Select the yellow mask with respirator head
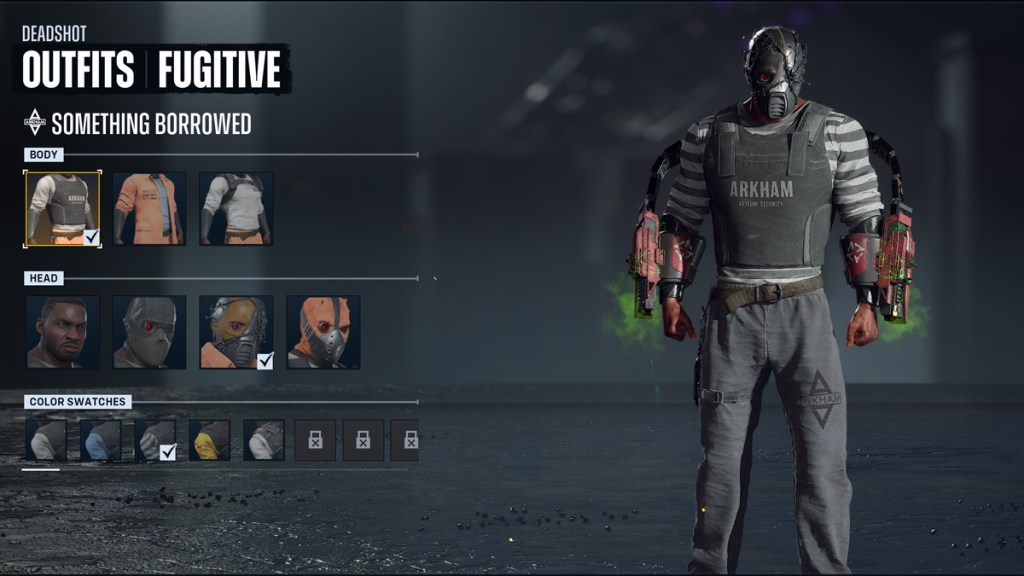 pyautogui.click(x=236, y=332)
